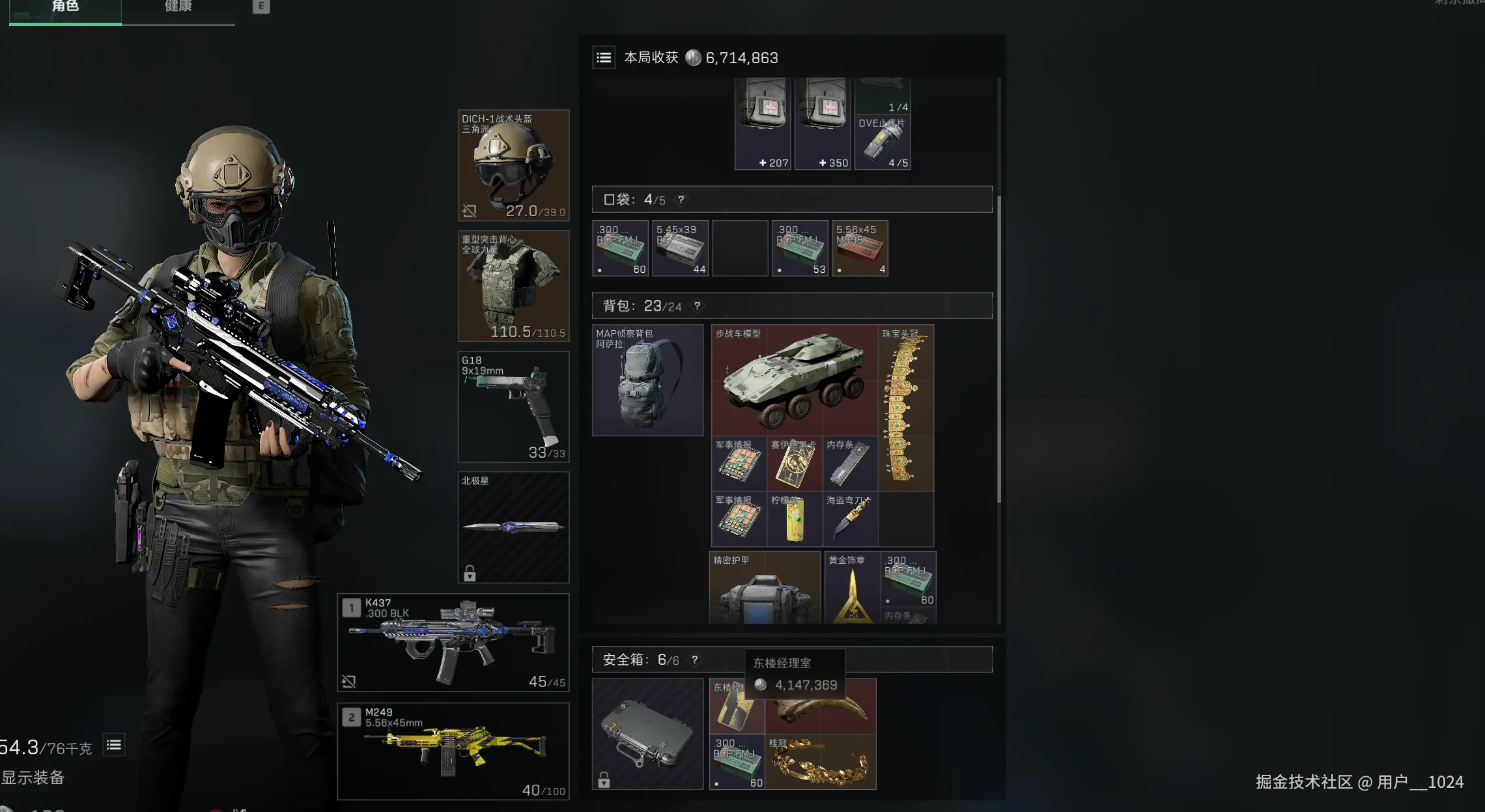The image size is (1485, 812).
Task: Select the 5.56x45 M995 ammo in pocket
Action: pyautogui.click(x=860, y=248)
